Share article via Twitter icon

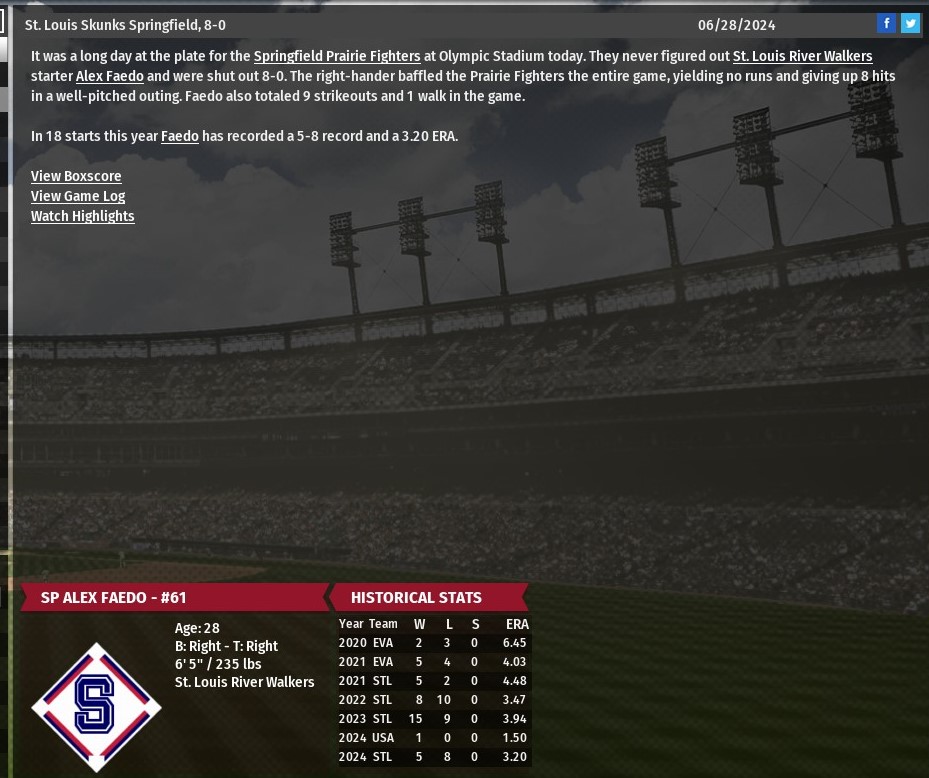(x=910, y=24)
